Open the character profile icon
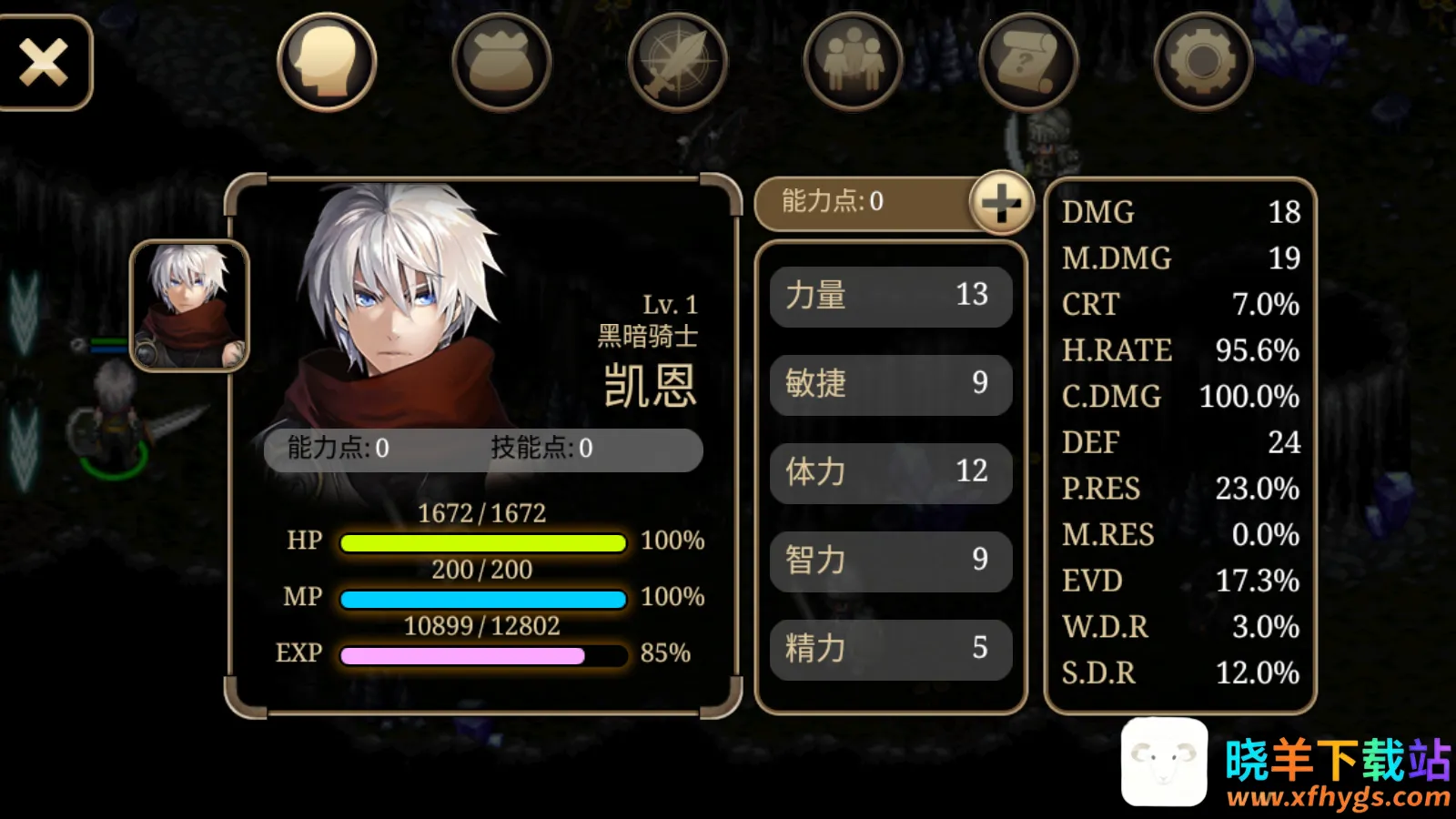Viewport: 1456px width, 819px height. coord(326,60)
